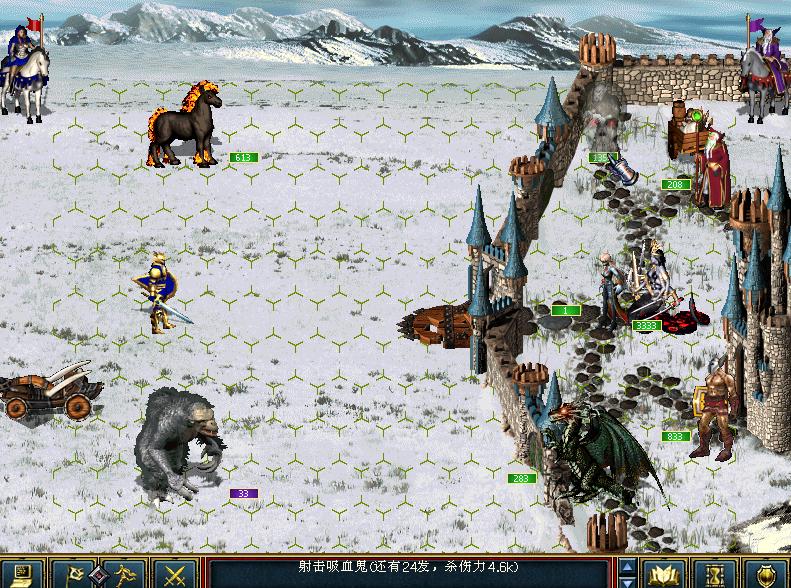
Task: Surrender the battle with the flag button
Action: coord(74,574)
